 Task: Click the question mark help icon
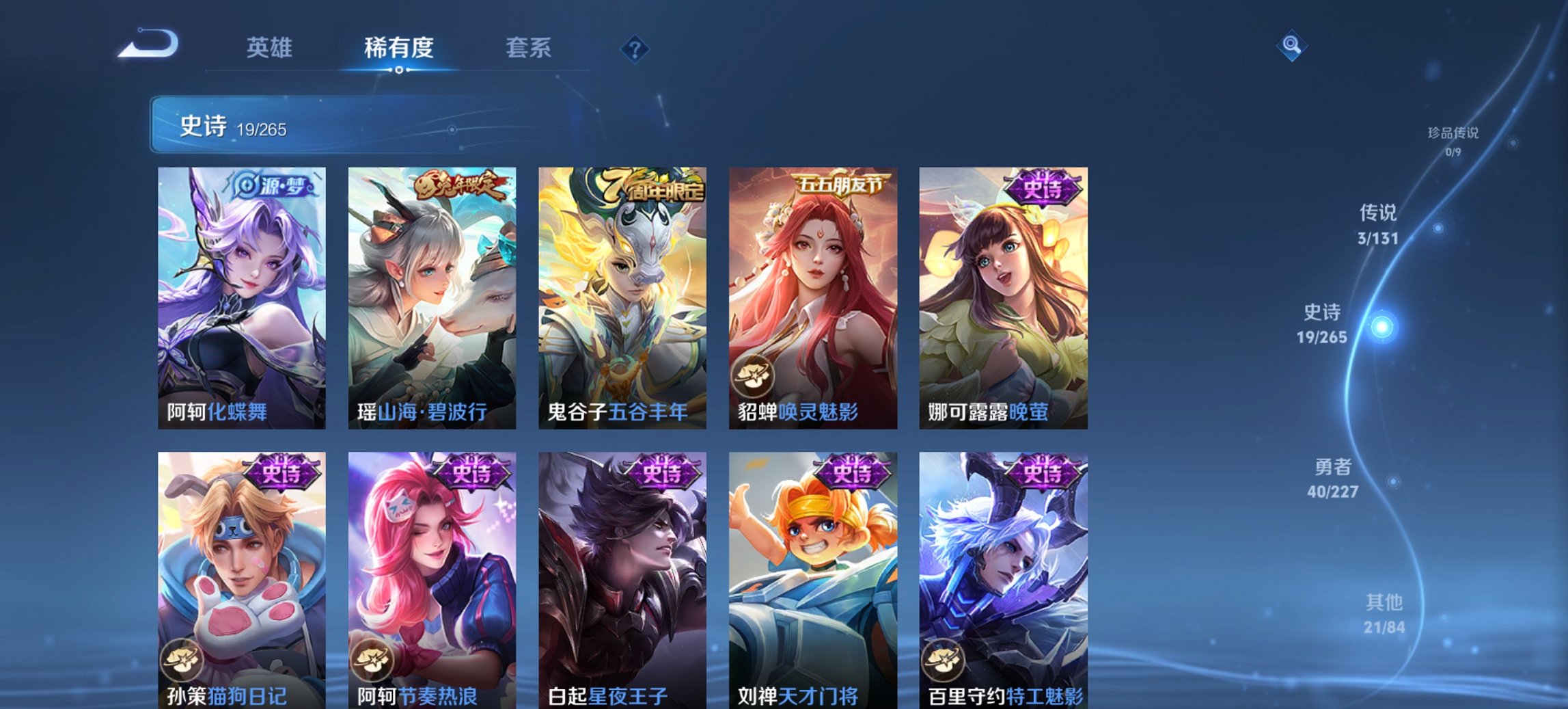pos(635,49)
